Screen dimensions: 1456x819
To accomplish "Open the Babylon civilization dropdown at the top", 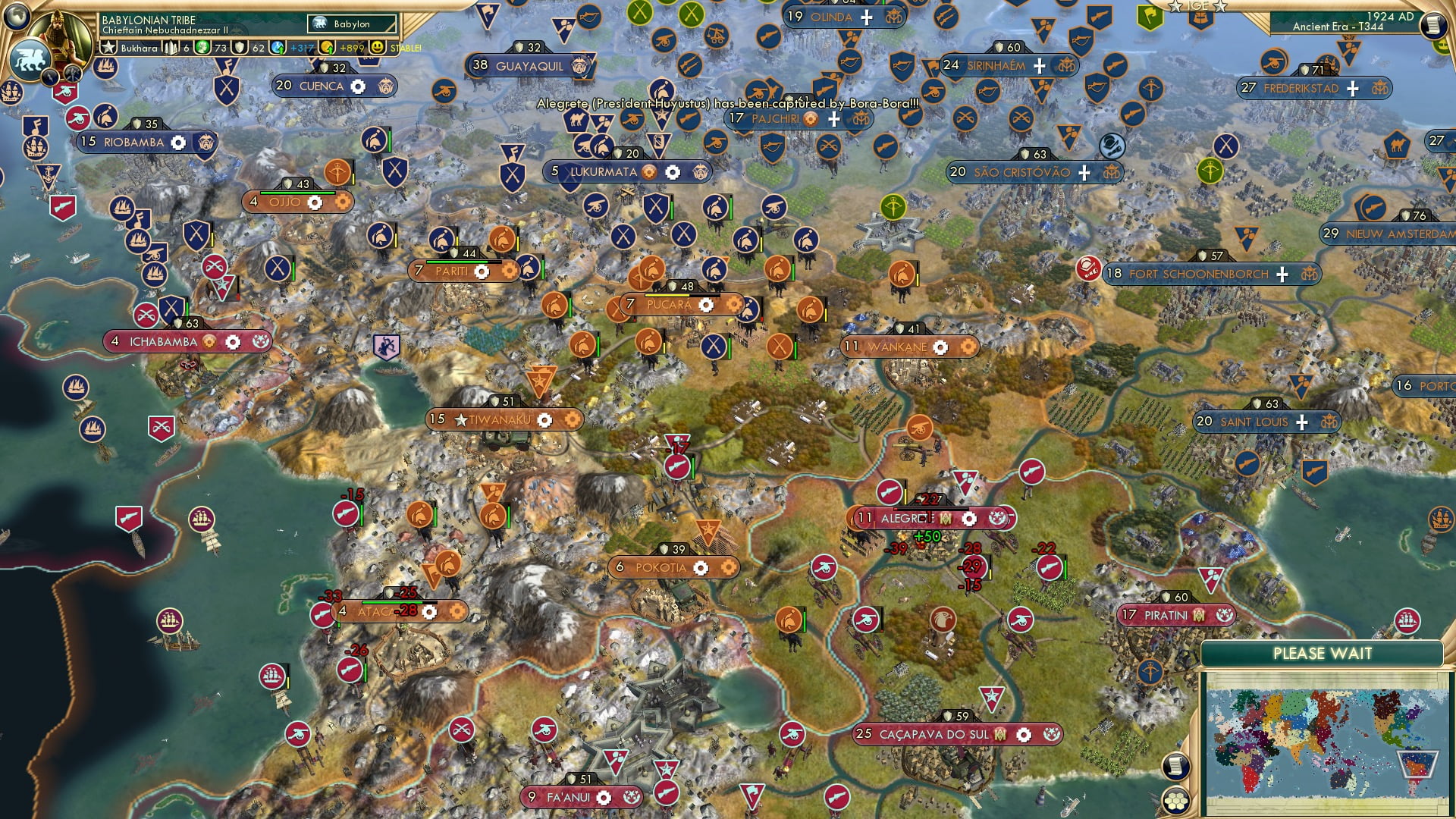I will point(351,24).
